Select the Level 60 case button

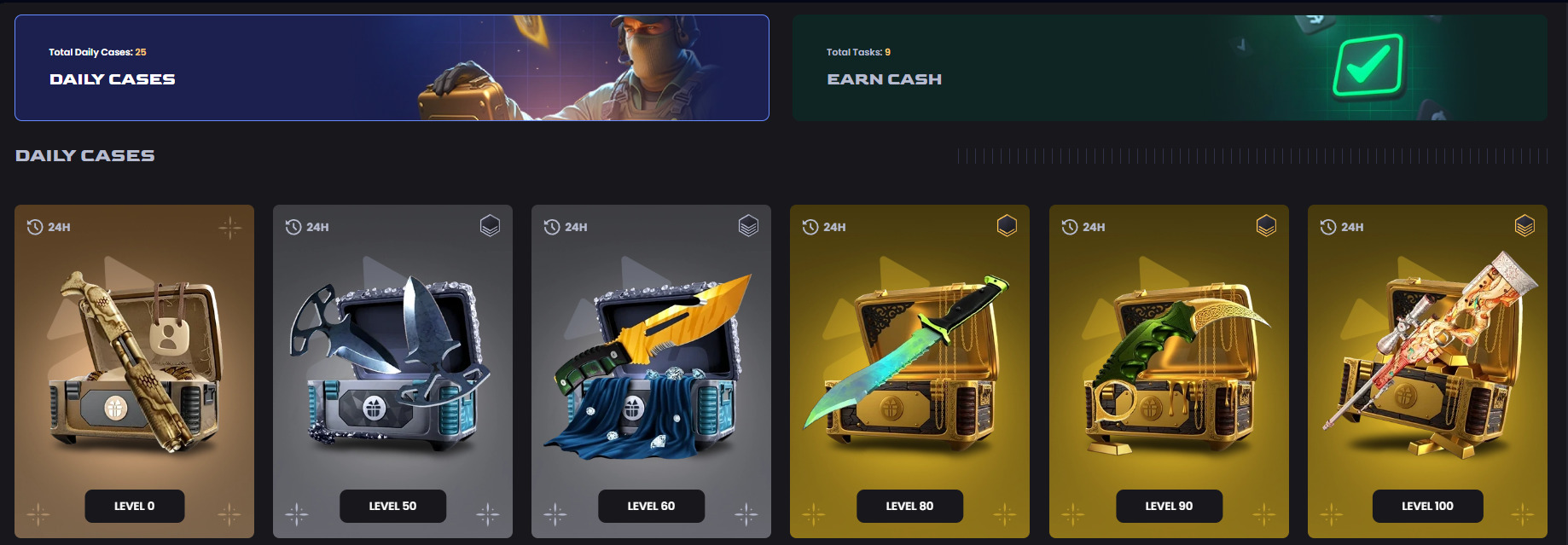click(x=651, y=506)
